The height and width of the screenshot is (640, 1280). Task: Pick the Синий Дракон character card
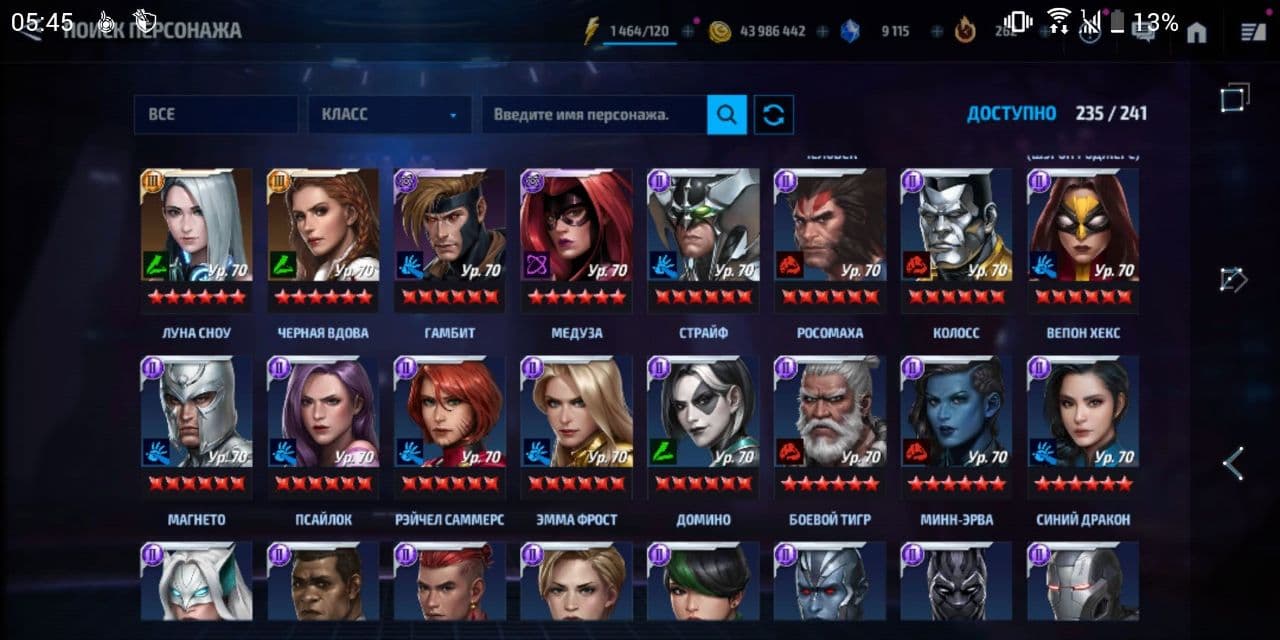tap(1082, 425)
